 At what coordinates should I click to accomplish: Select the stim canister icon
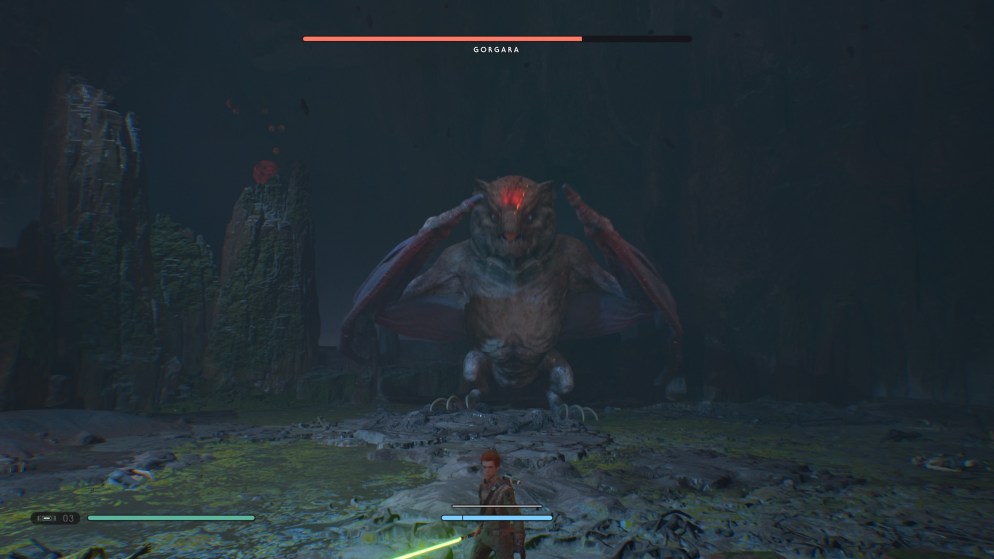click(48, 518)
